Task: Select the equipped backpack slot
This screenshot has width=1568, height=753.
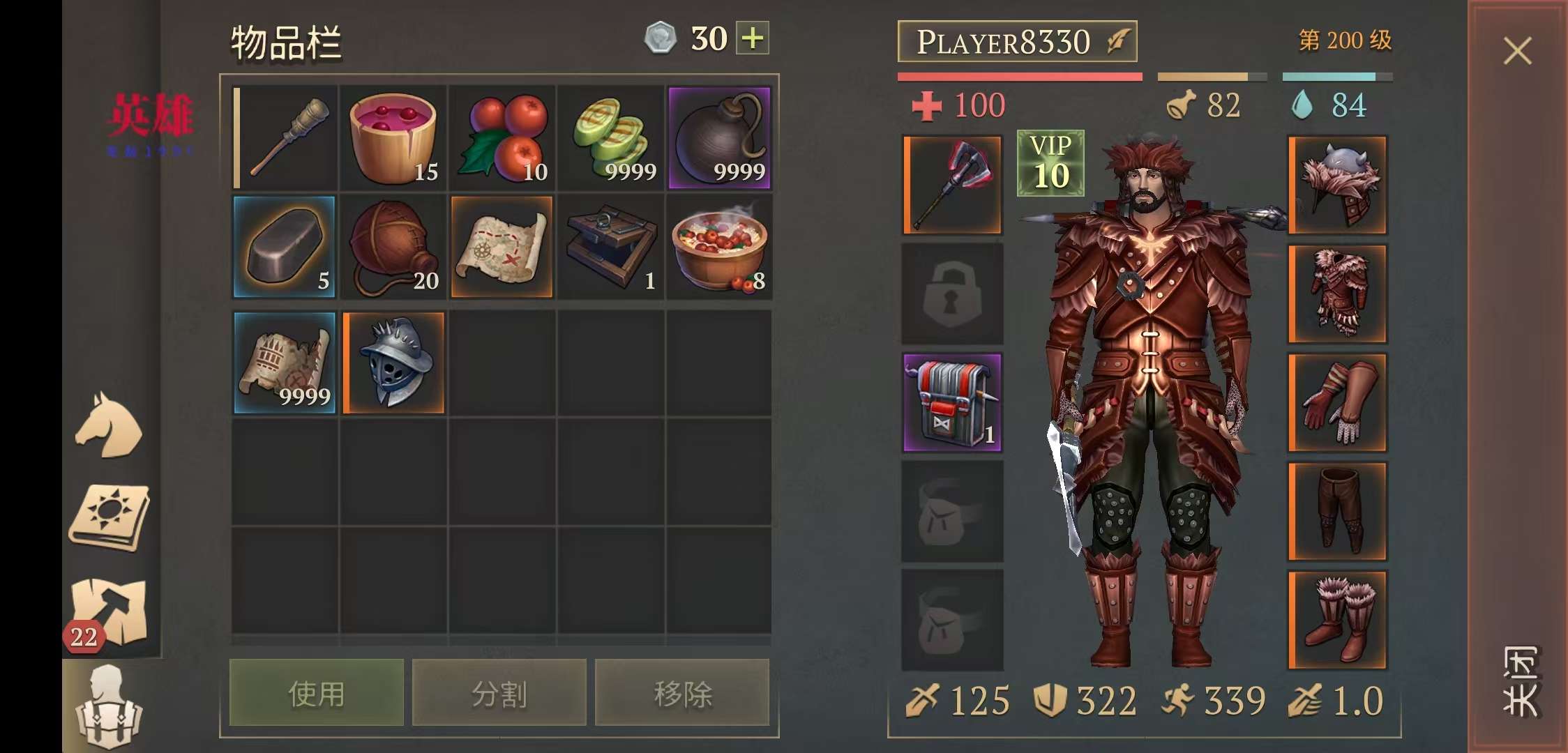Action: tap(952, 402)
